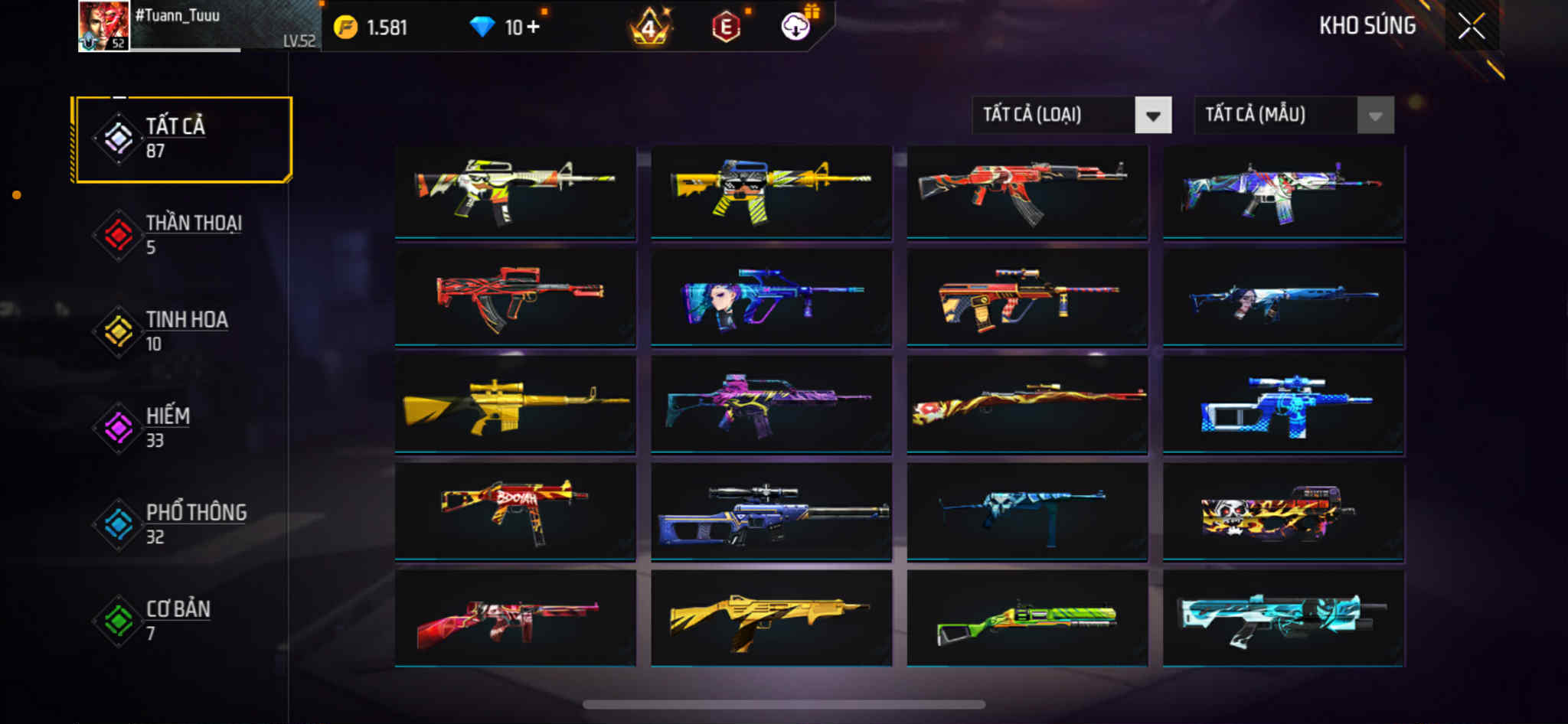Open the Tinh Hoa rarity tab
Screen dimensions: 1568x724
click(183, 331)
